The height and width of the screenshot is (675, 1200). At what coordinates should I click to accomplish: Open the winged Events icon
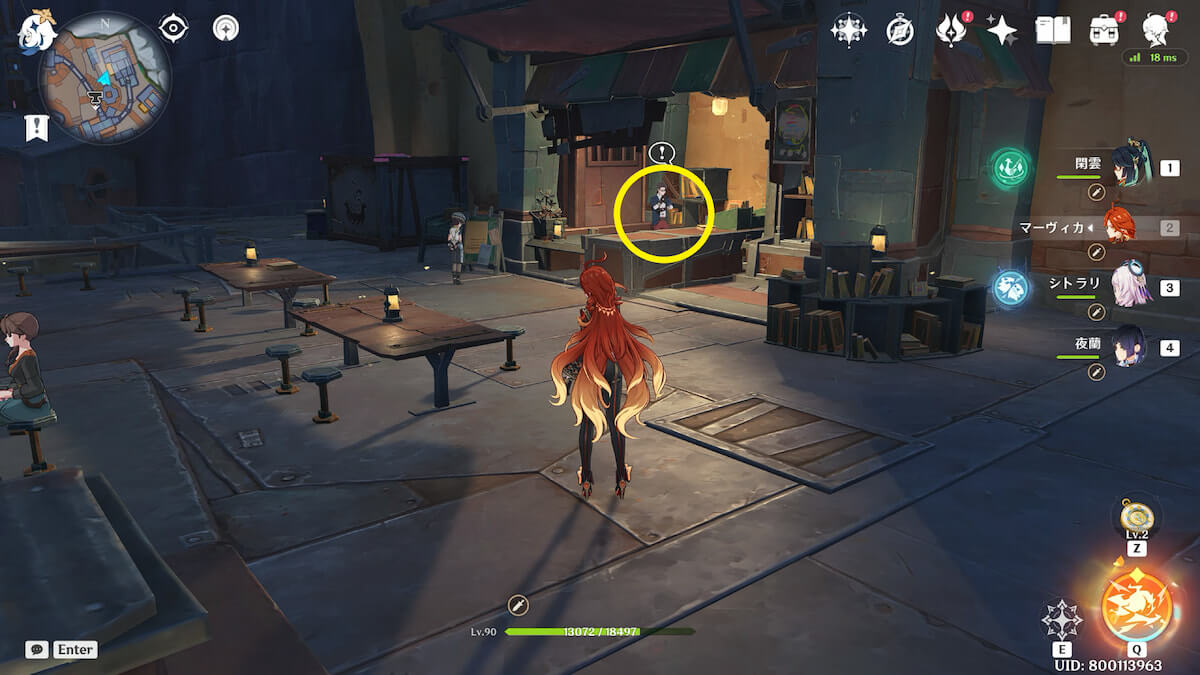(x=949, y=31)
